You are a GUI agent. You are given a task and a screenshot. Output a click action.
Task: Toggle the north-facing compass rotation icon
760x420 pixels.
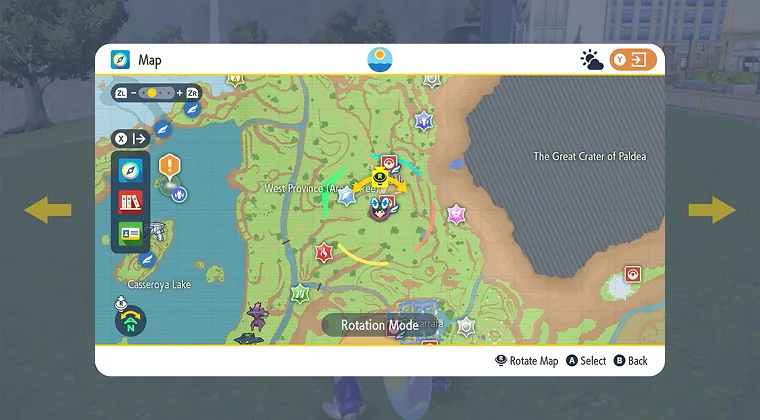click(x=130, y=320)
